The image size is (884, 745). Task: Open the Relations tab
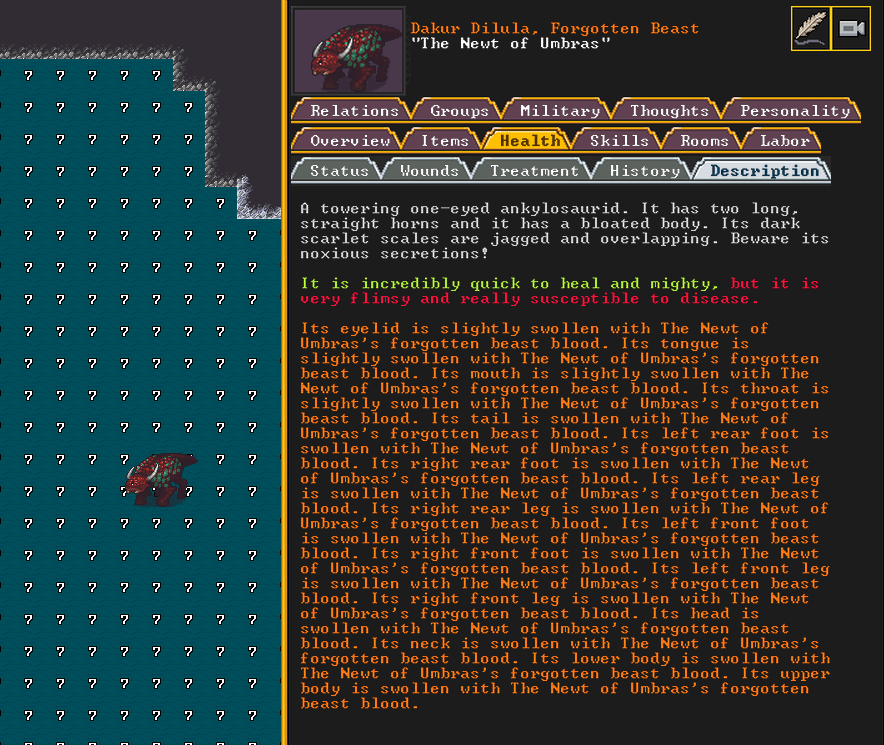[354, 111]
